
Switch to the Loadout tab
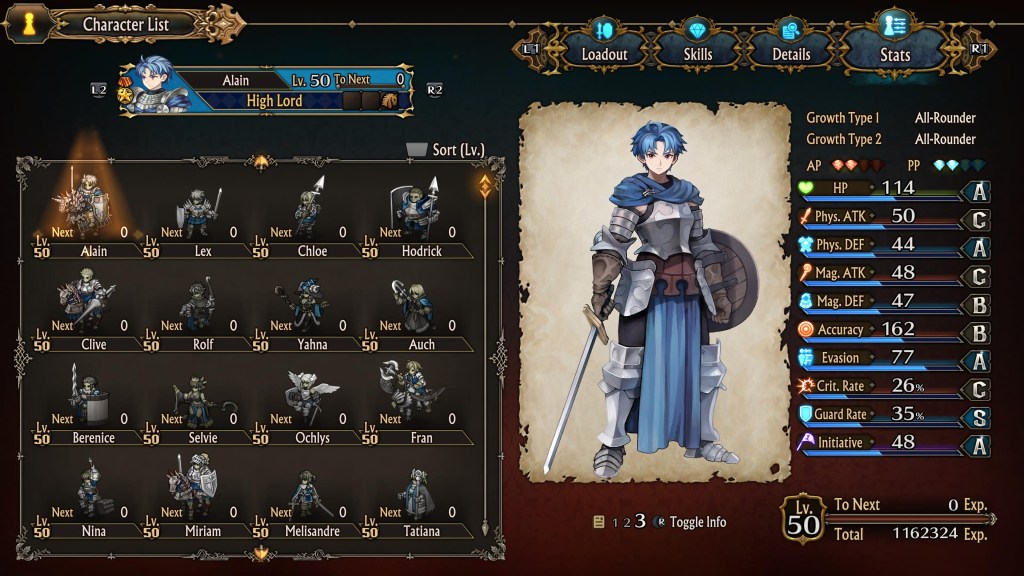(x=603, y=47)
